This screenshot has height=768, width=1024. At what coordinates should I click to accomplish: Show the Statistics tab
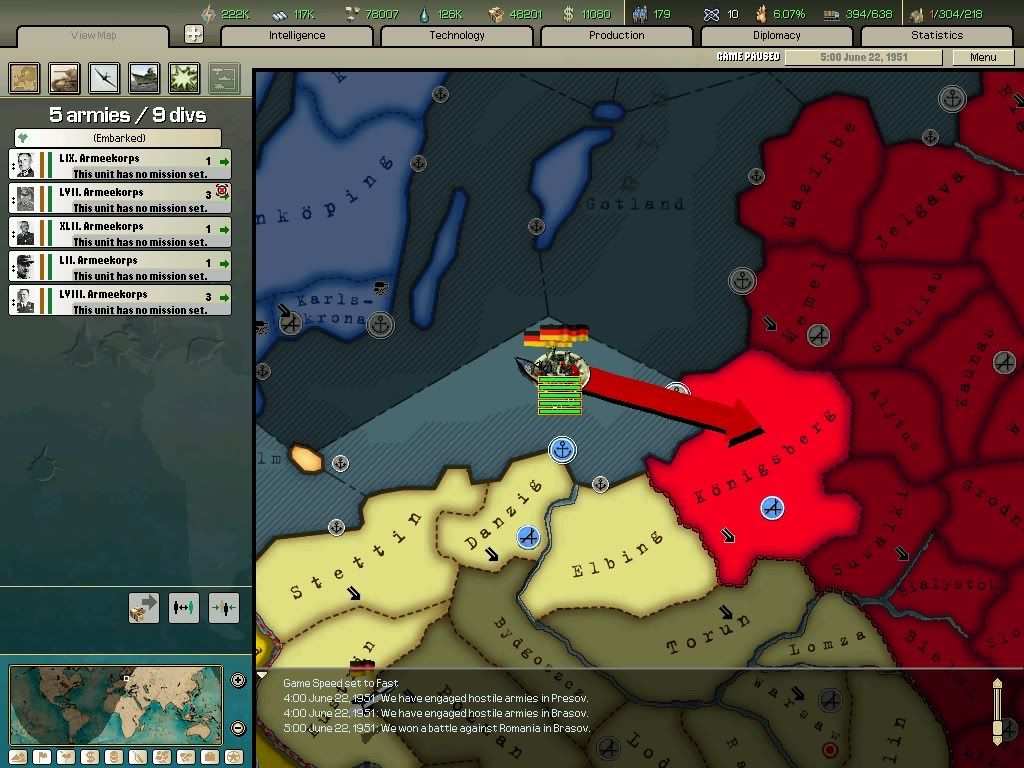[937, 36]
